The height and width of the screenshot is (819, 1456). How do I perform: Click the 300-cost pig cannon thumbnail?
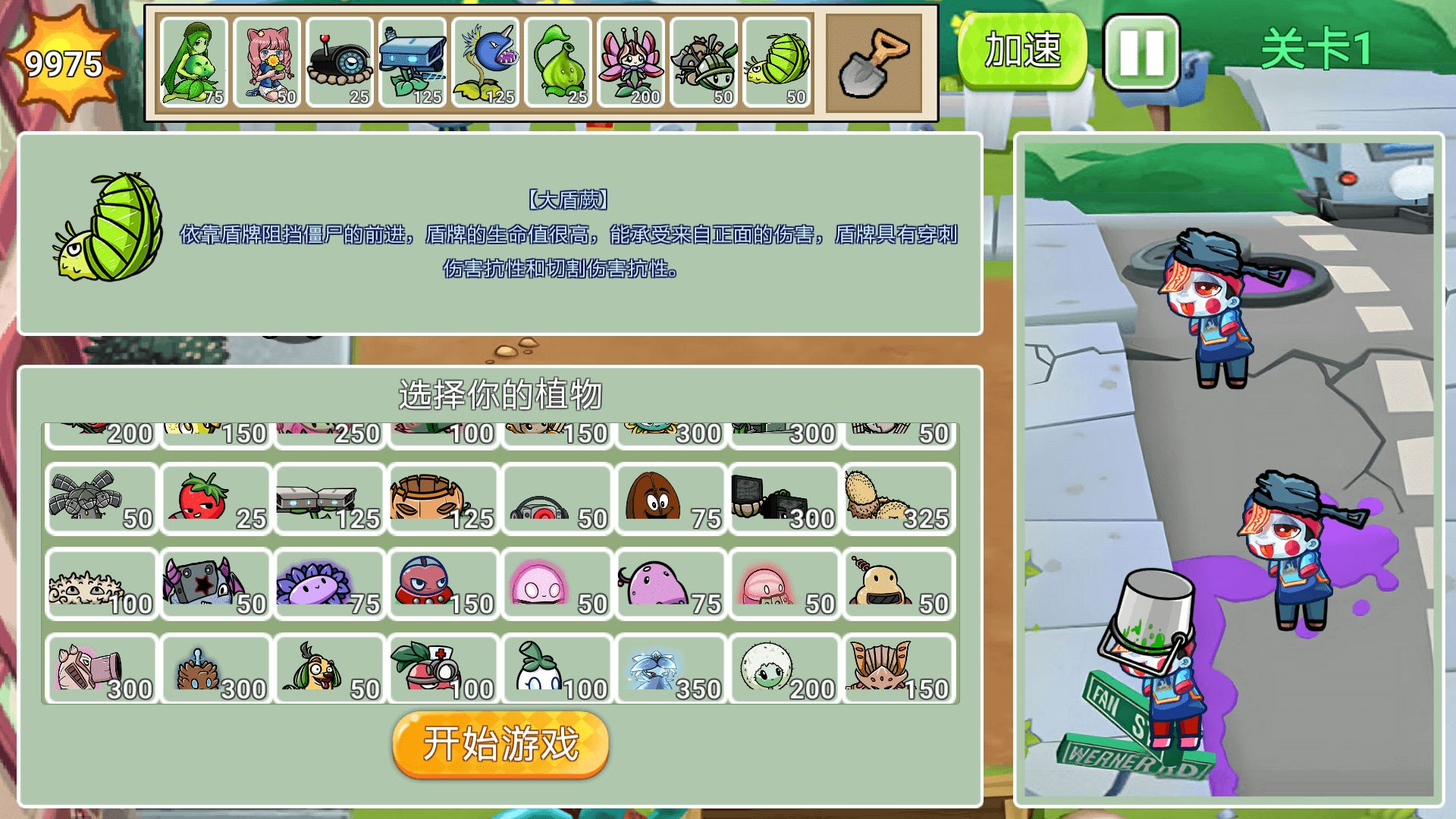[101, 669]
